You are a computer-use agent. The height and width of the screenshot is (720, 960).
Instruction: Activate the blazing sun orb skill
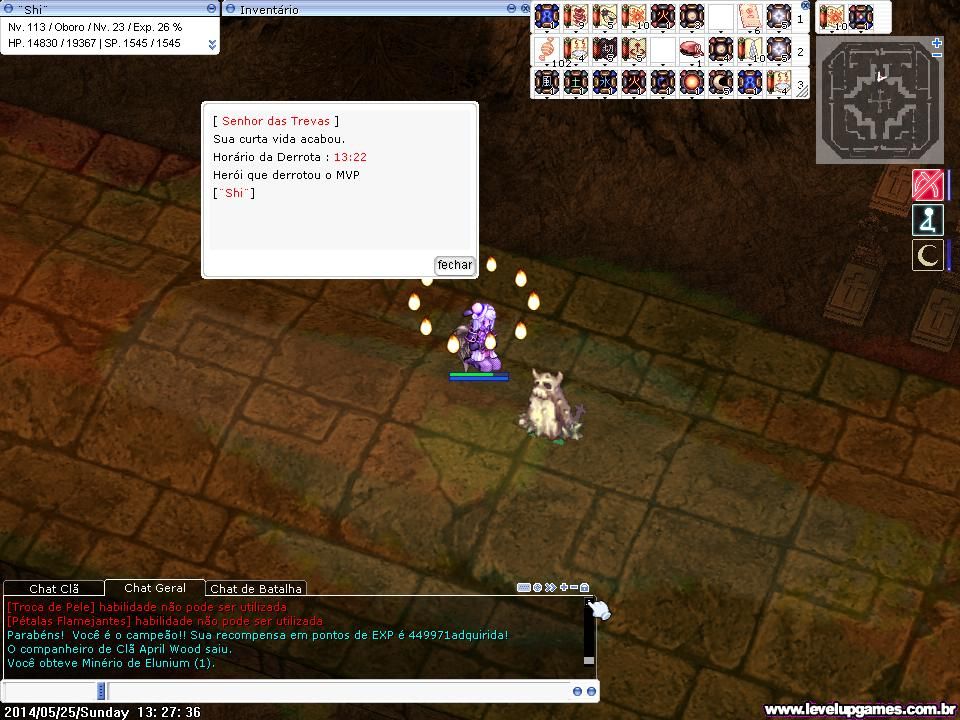pos(691,82)
